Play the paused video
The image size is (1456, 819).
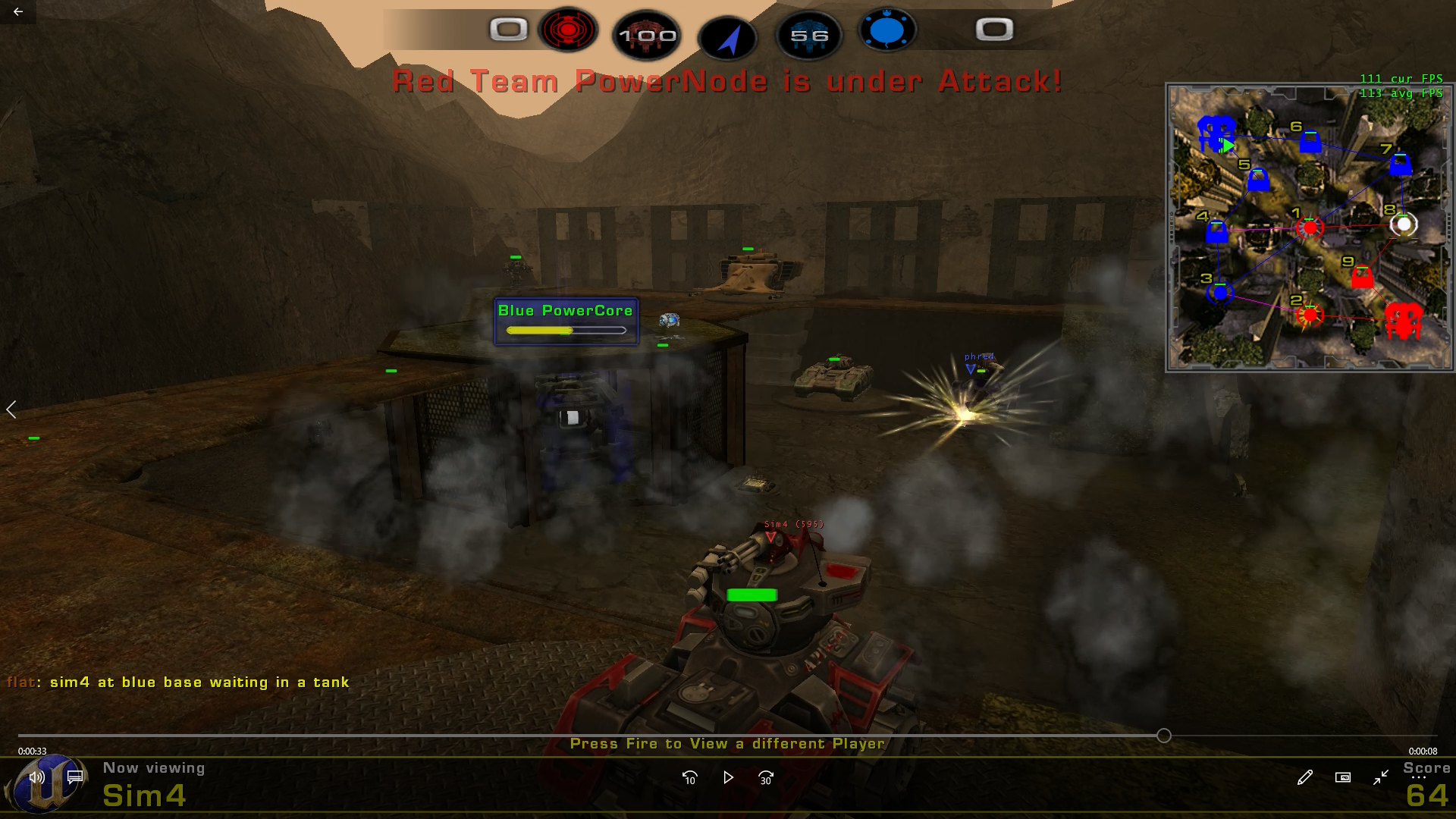728,777
